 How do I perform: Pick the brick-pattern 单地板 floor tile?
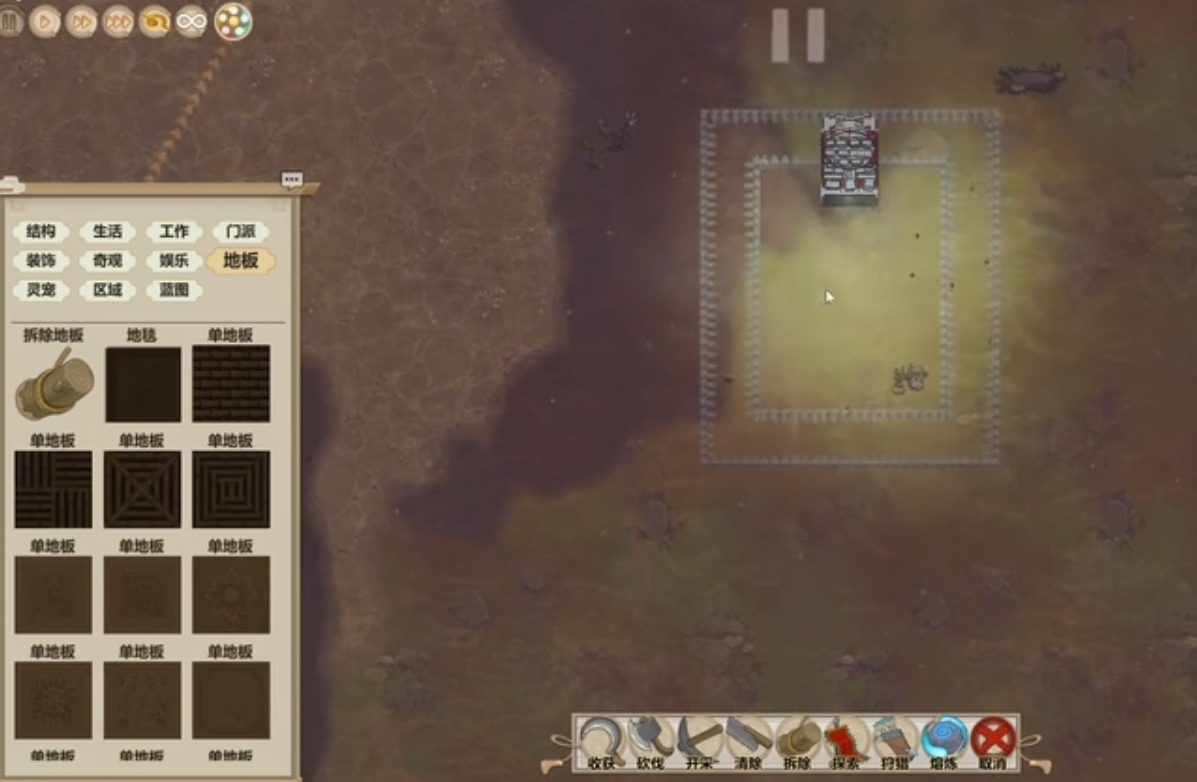[x=231, y=384]
